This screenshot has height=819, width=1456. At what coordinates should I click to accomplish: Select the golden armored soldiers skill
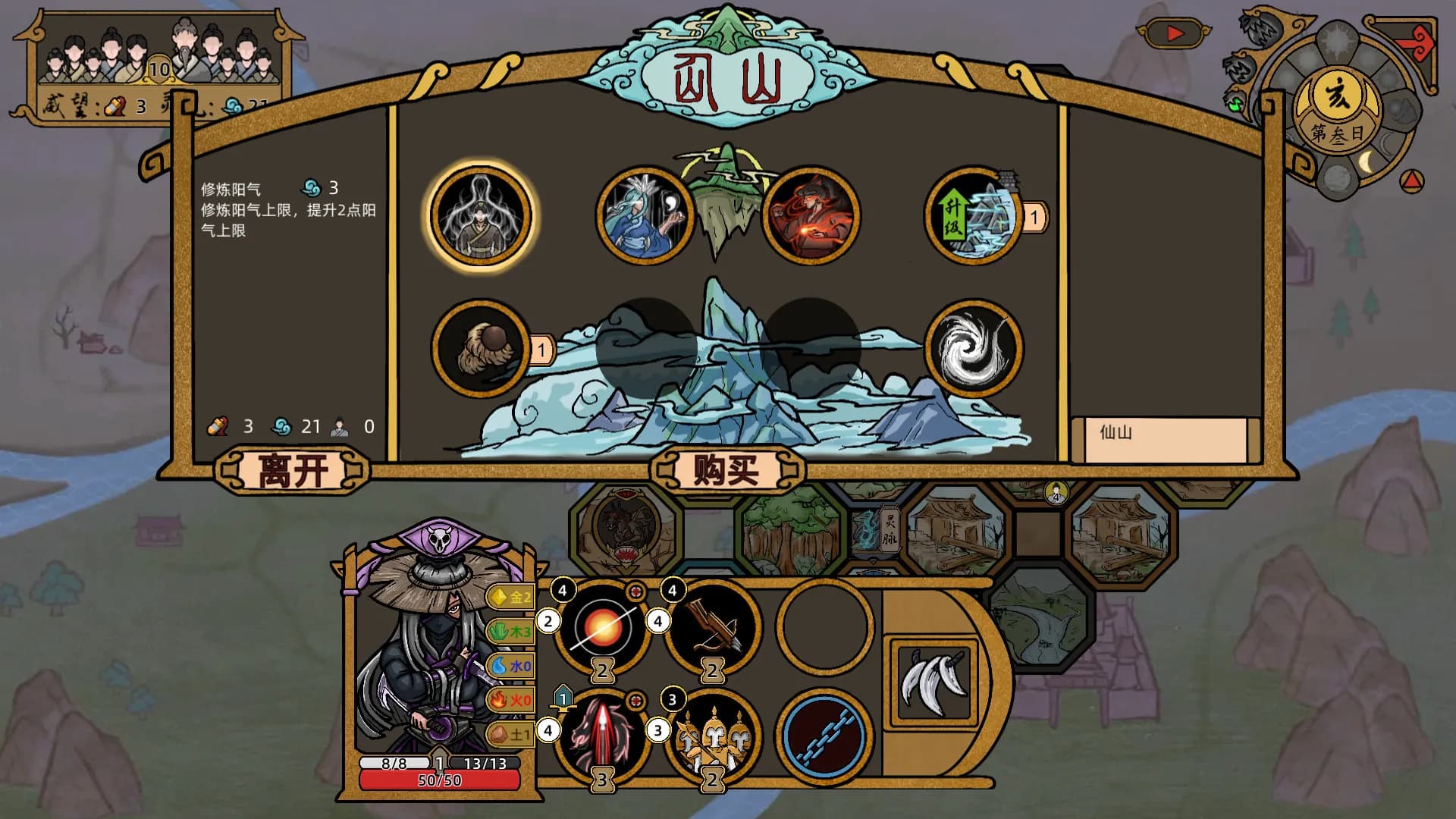713,736
